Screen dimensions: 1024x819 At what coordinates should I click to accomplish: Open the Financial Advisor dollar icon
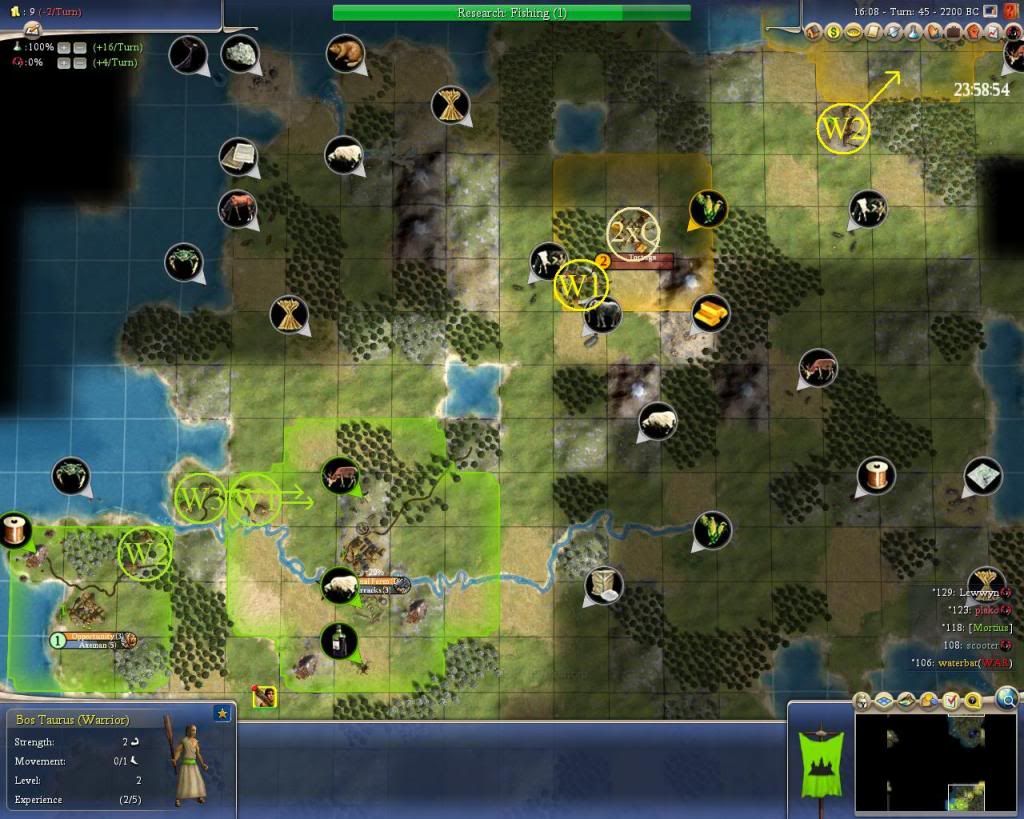[x=834, y=32]
